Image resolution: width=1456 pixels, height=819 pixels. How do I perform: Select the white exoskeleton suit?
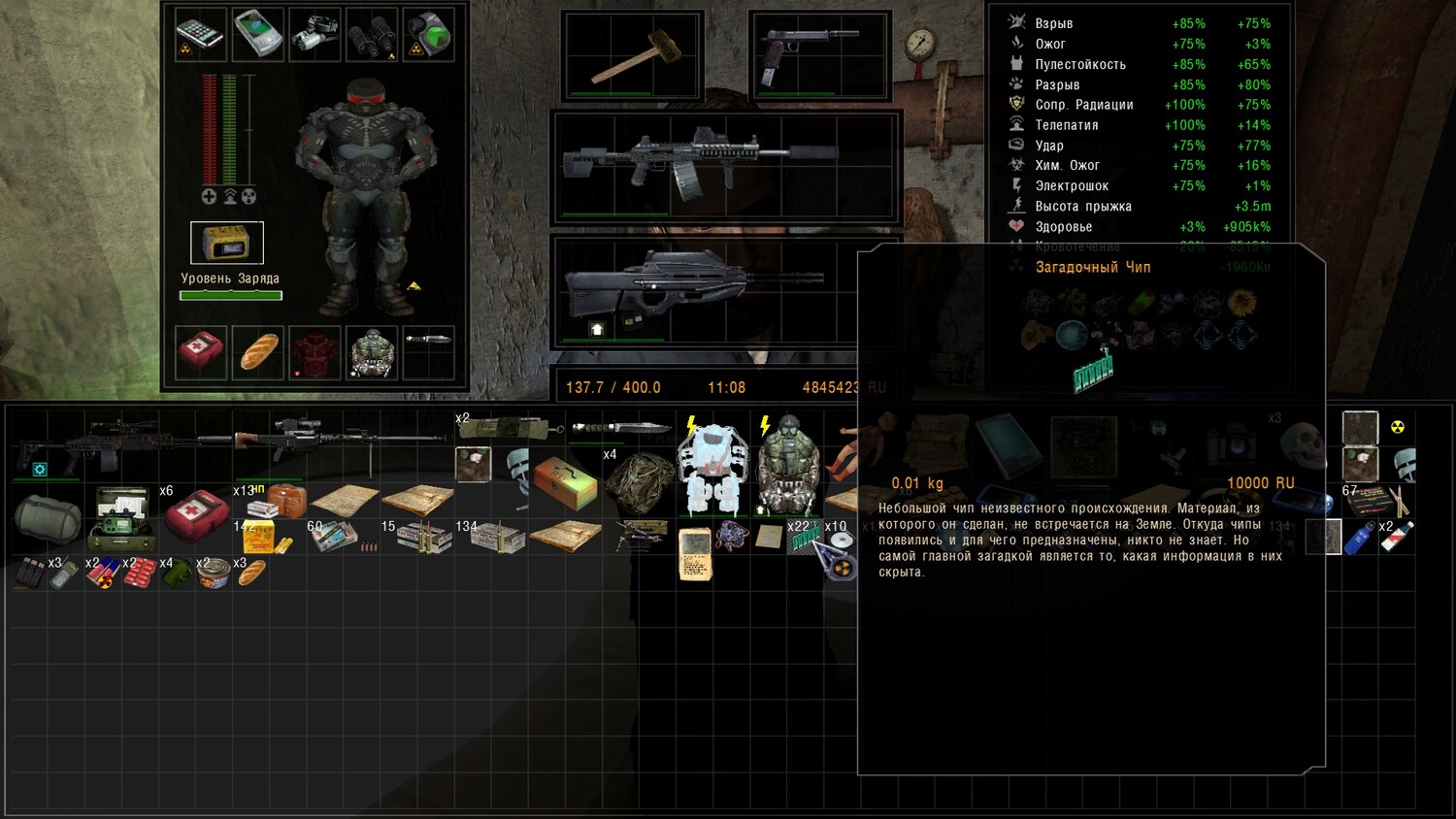coord(711,469)
